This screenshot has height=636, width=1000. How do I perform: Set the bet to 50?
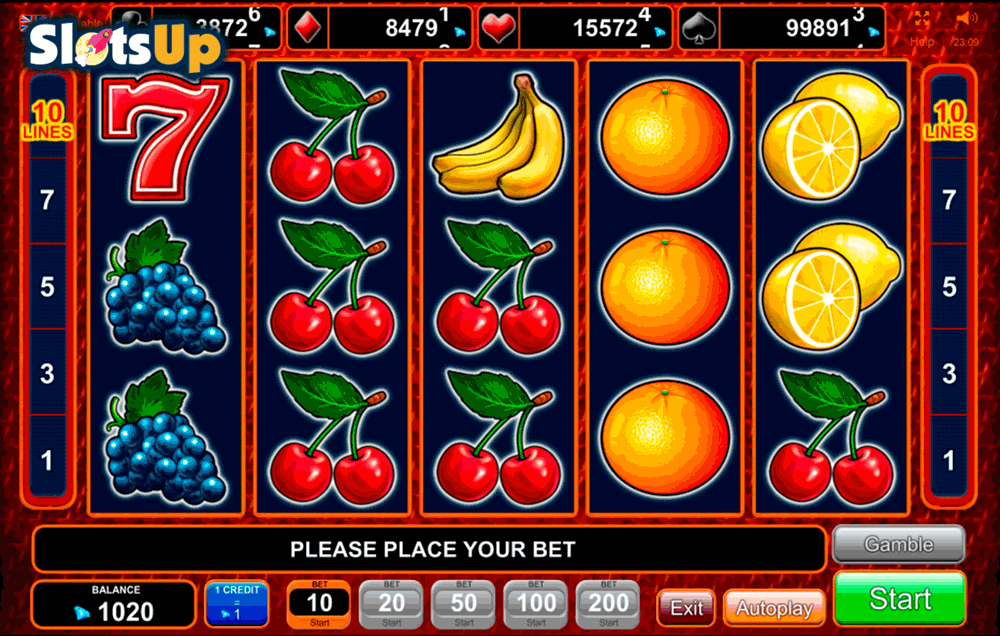click(464, 603)
